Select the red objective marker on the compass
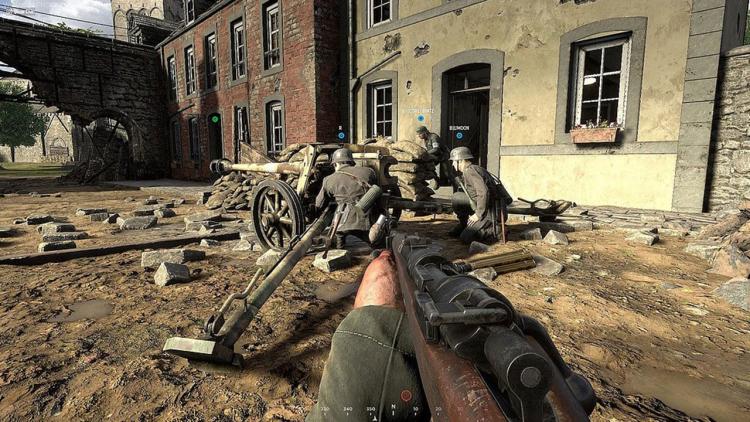This screenshot has height=422, width=750. (x=406, y=395)
